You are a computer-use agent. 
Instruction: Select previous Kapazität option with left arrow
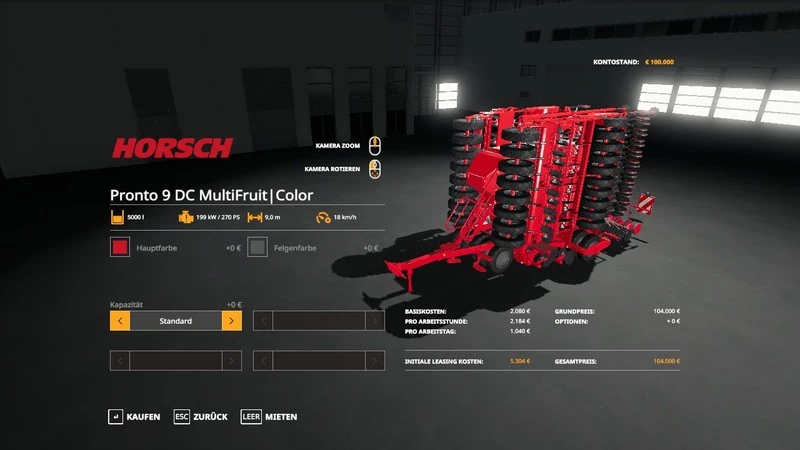click(x=120, y=321)
